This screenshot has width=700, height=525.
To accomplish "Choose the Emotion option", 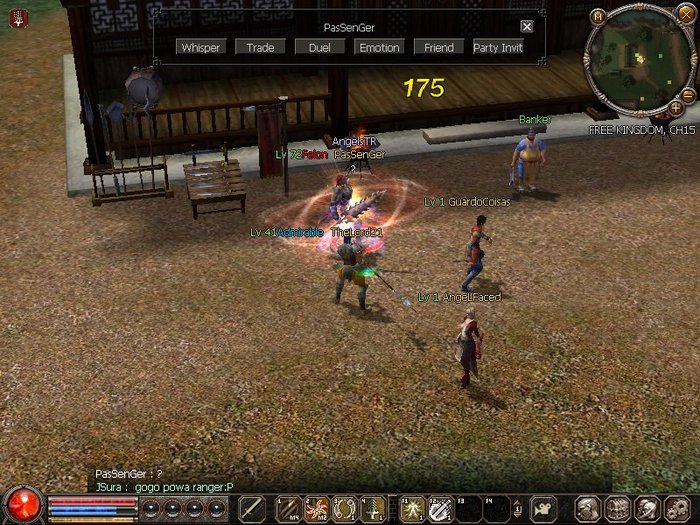I will 379,47.
